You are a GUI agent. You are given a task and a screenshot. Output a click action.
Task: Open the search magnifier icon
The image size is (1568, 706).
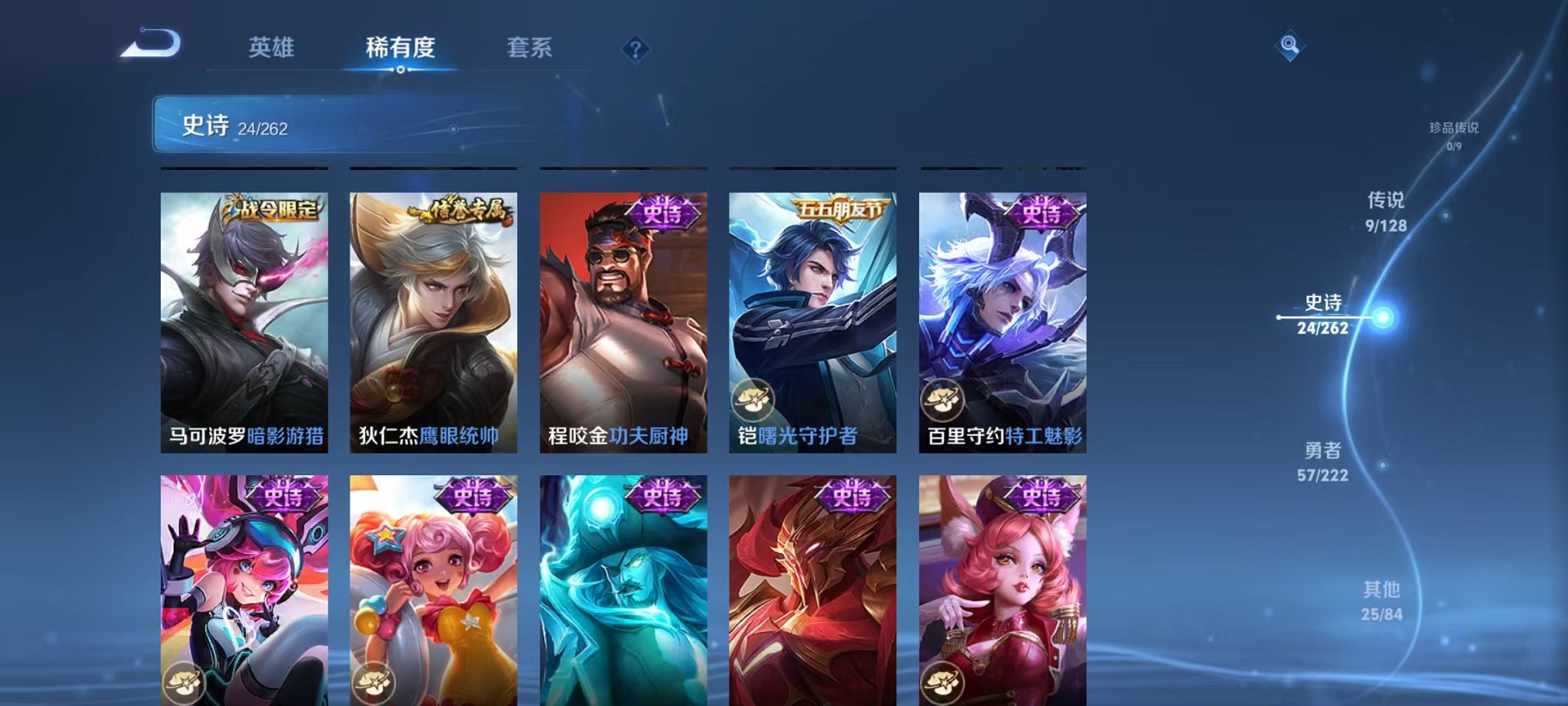coord(1291,46)
